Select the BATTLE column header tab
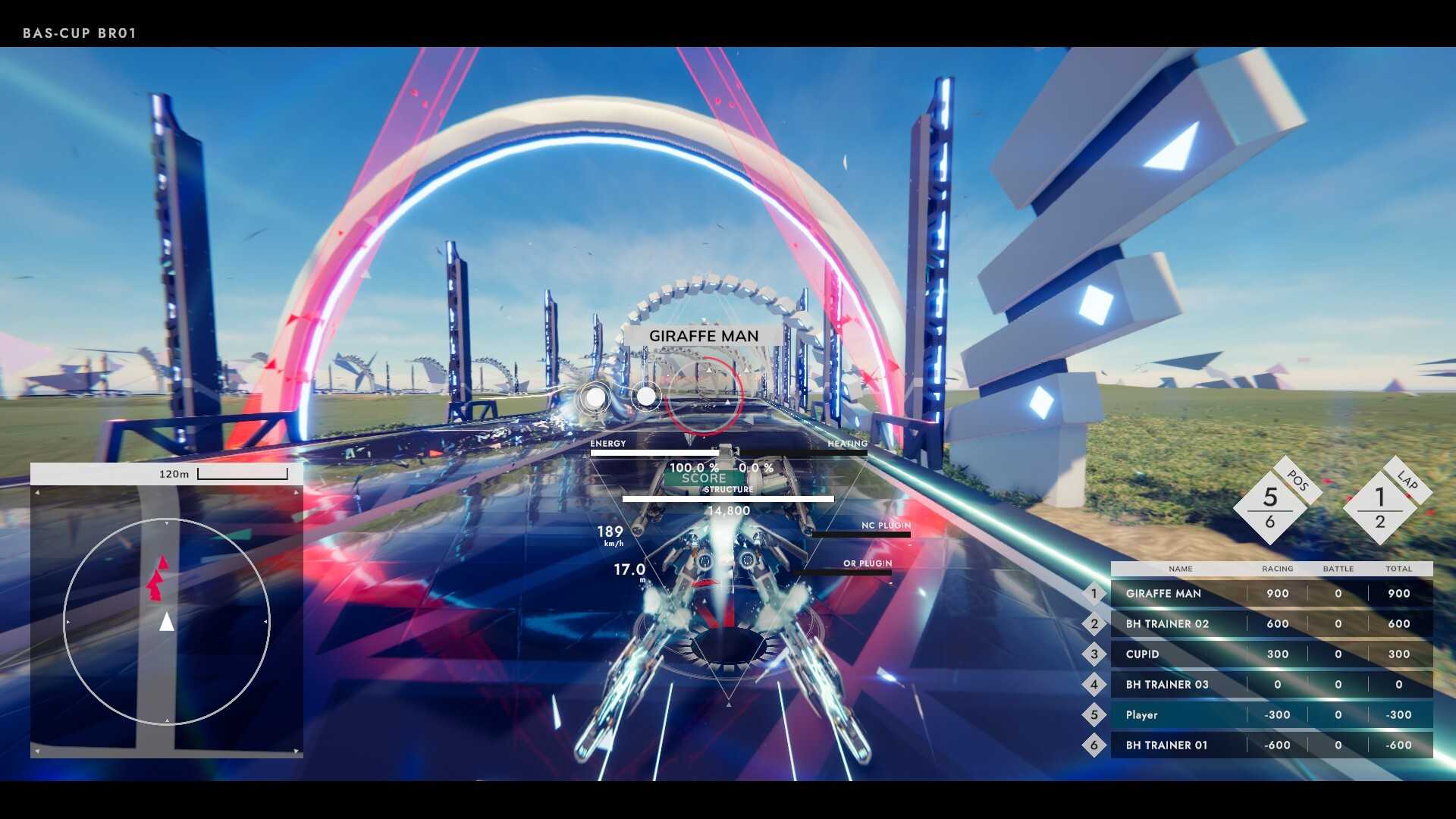The image size is (1456, 819). click(x=1338, y=569)
